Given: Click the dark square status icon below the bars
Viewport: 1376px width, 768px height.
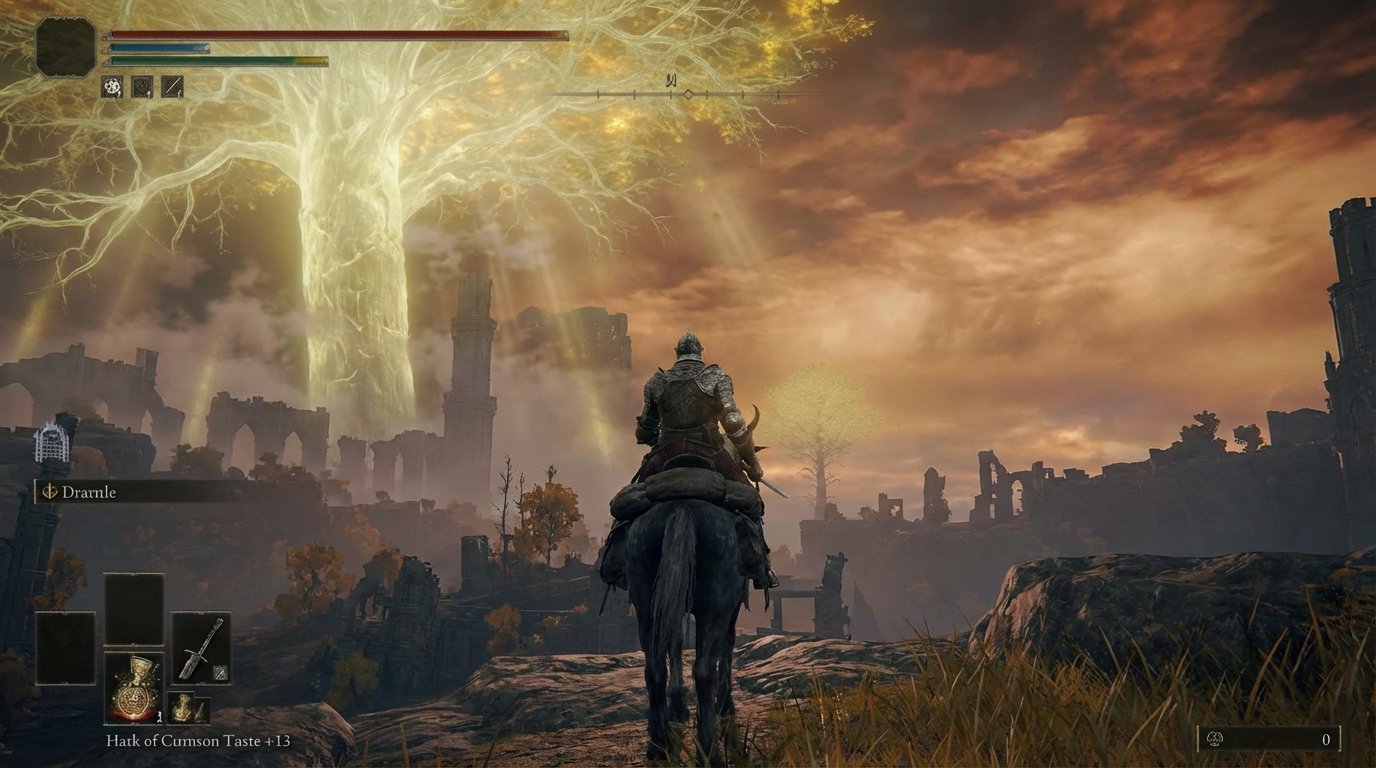Looking at the screenshot, I should (140, 86).
